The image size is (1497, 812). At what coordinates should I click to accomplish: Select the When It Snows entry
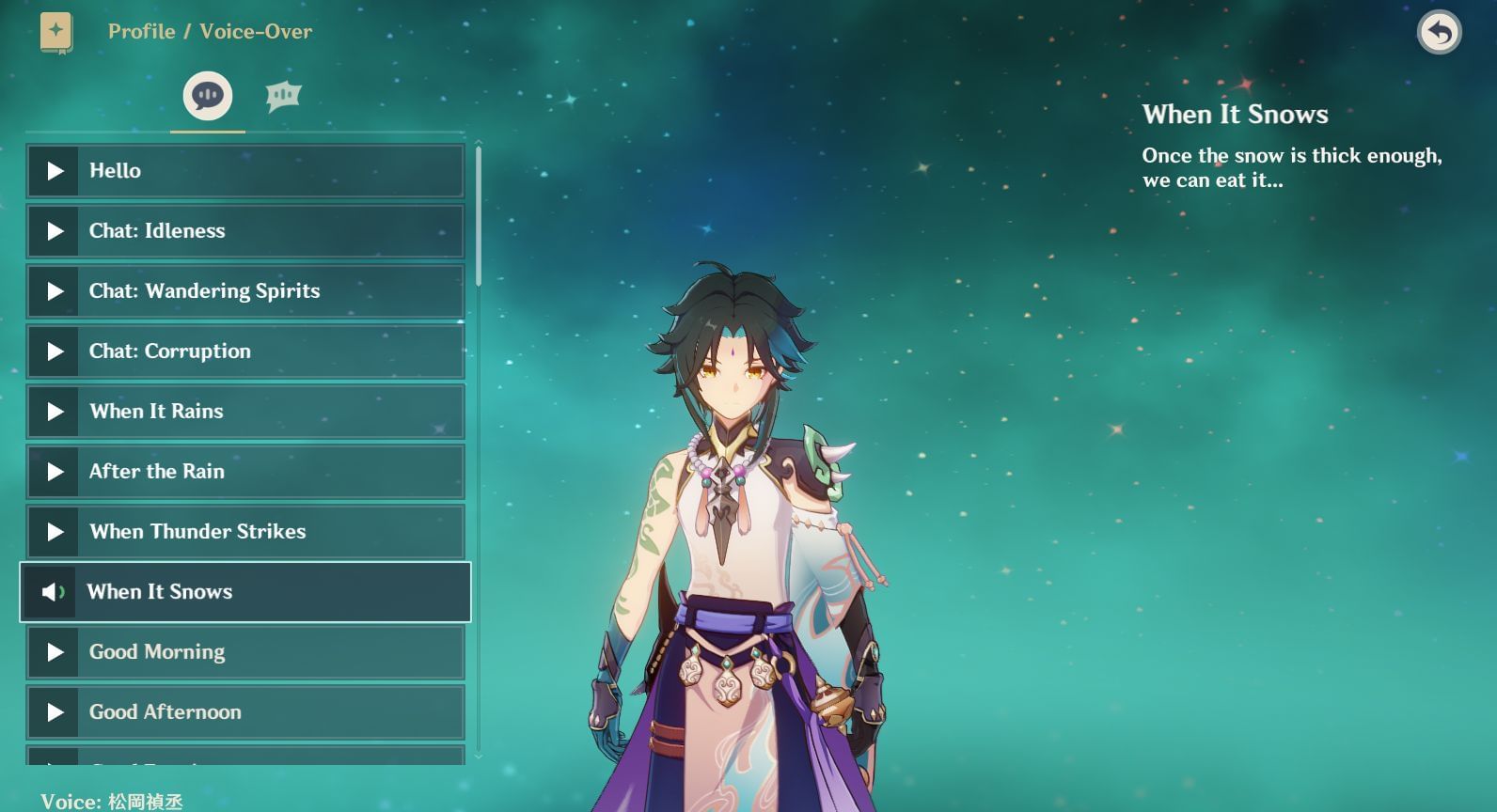click(x=244, y=592)
